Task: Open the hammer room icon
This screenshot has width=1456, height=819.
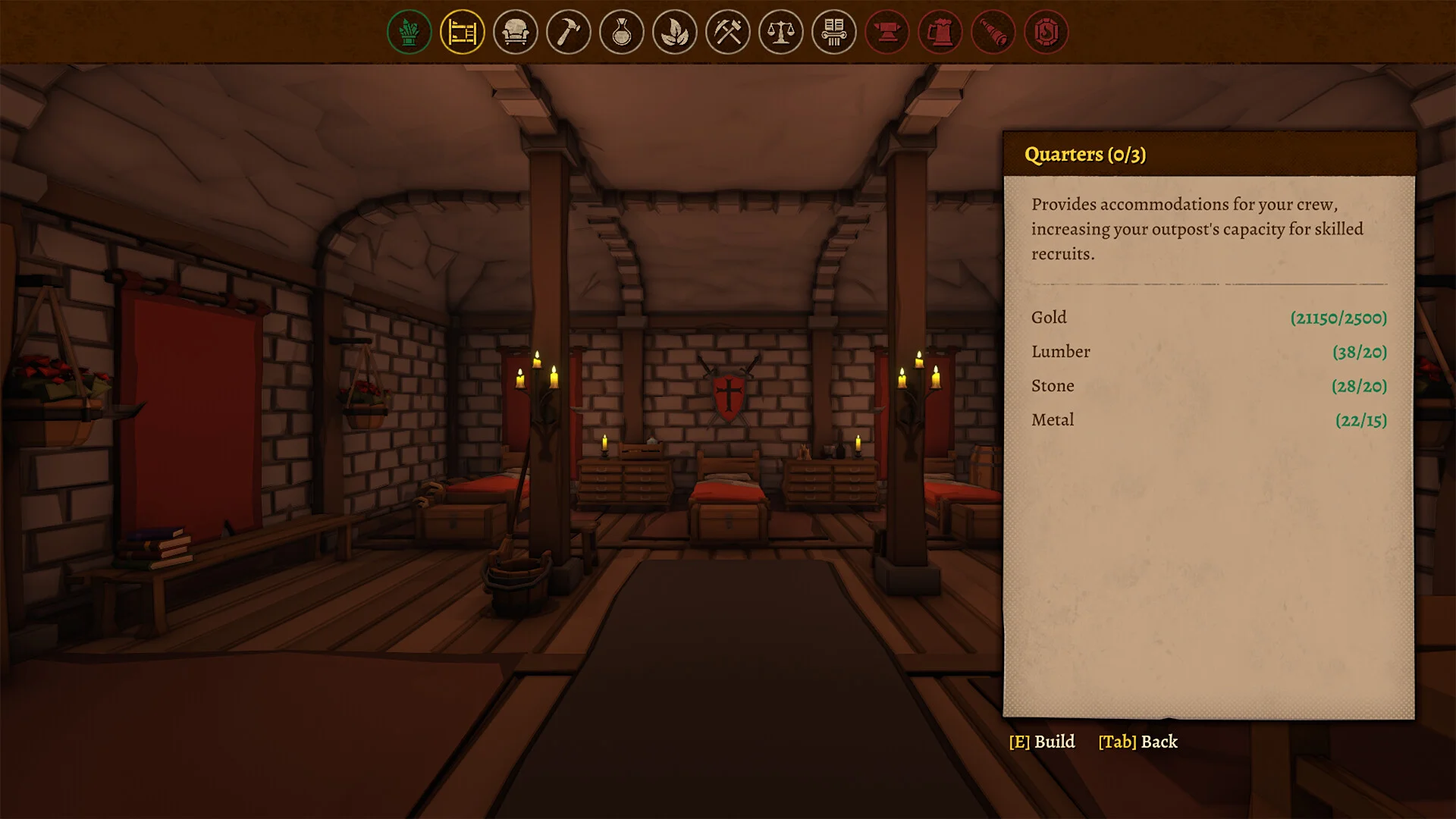Action: [x=569, y=32]
